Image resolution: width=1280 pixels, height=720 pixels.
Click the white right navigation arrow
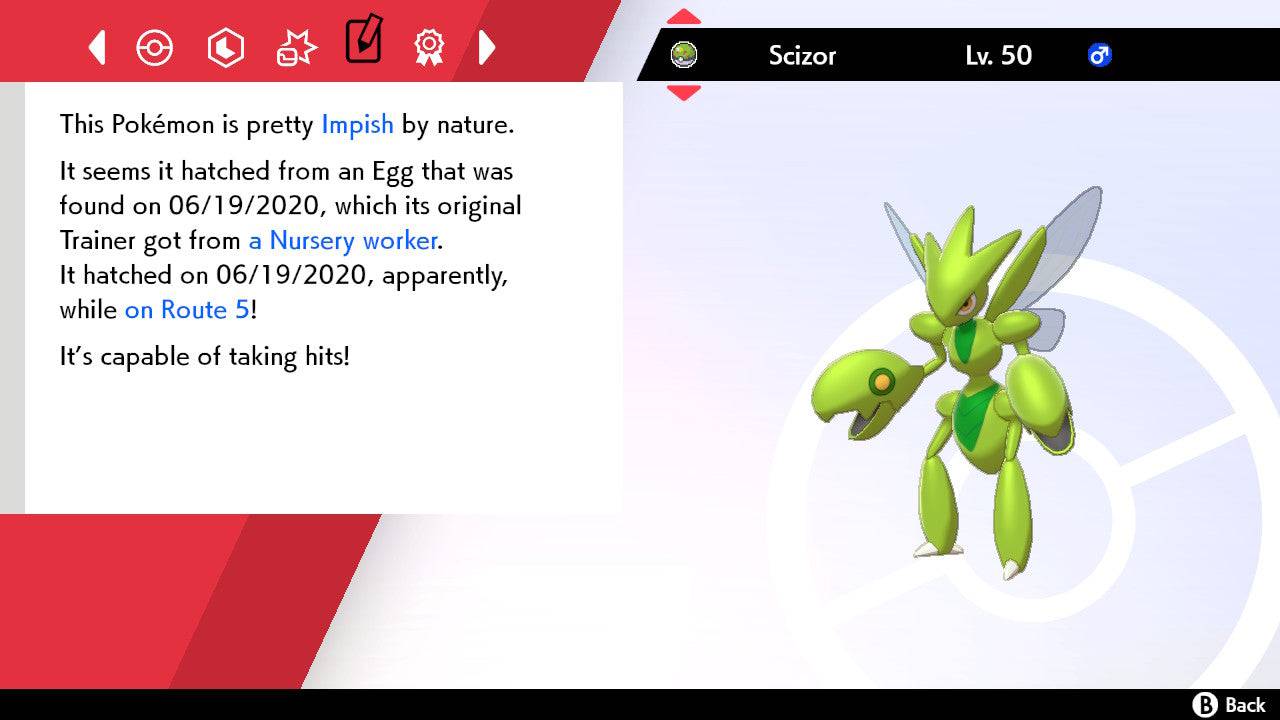click(488, 46)
